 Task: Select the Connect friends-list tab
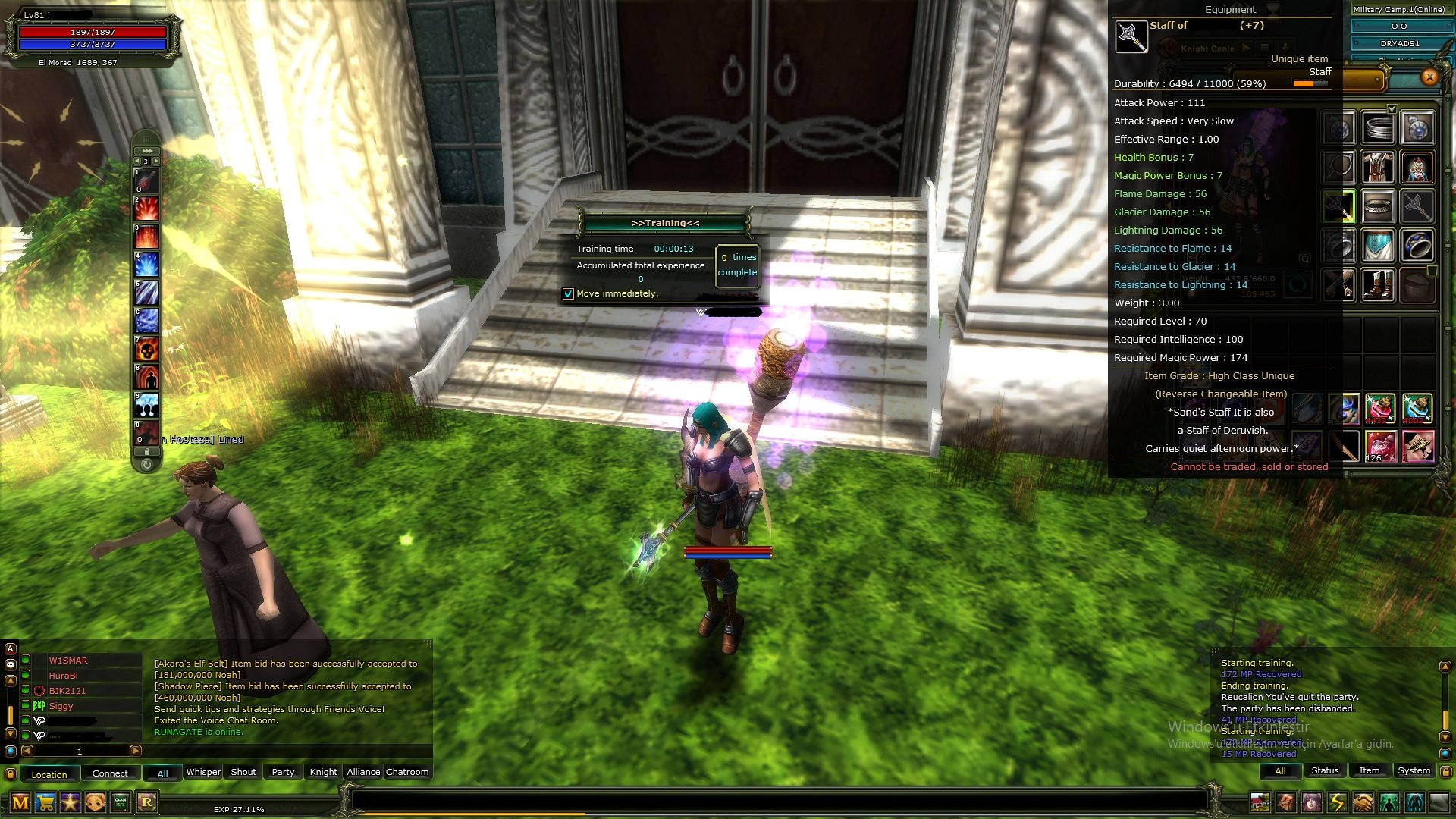[110, 773]
